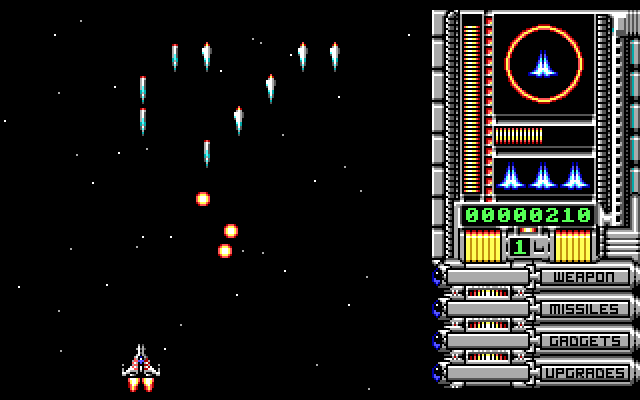640x400 pixels.
Task: Open the MISSILES panel label
Action: click(x=586, y=309)
